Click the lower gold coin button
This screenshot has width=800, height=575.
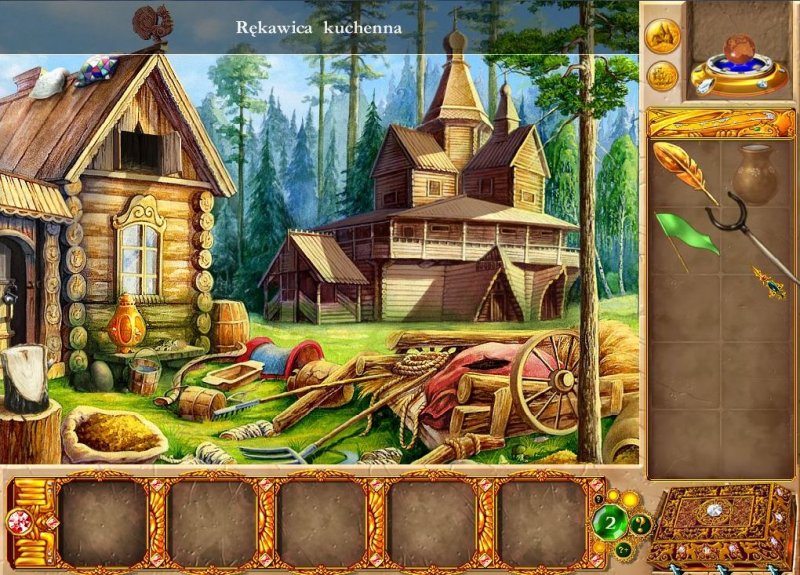[x=661, y=75]
